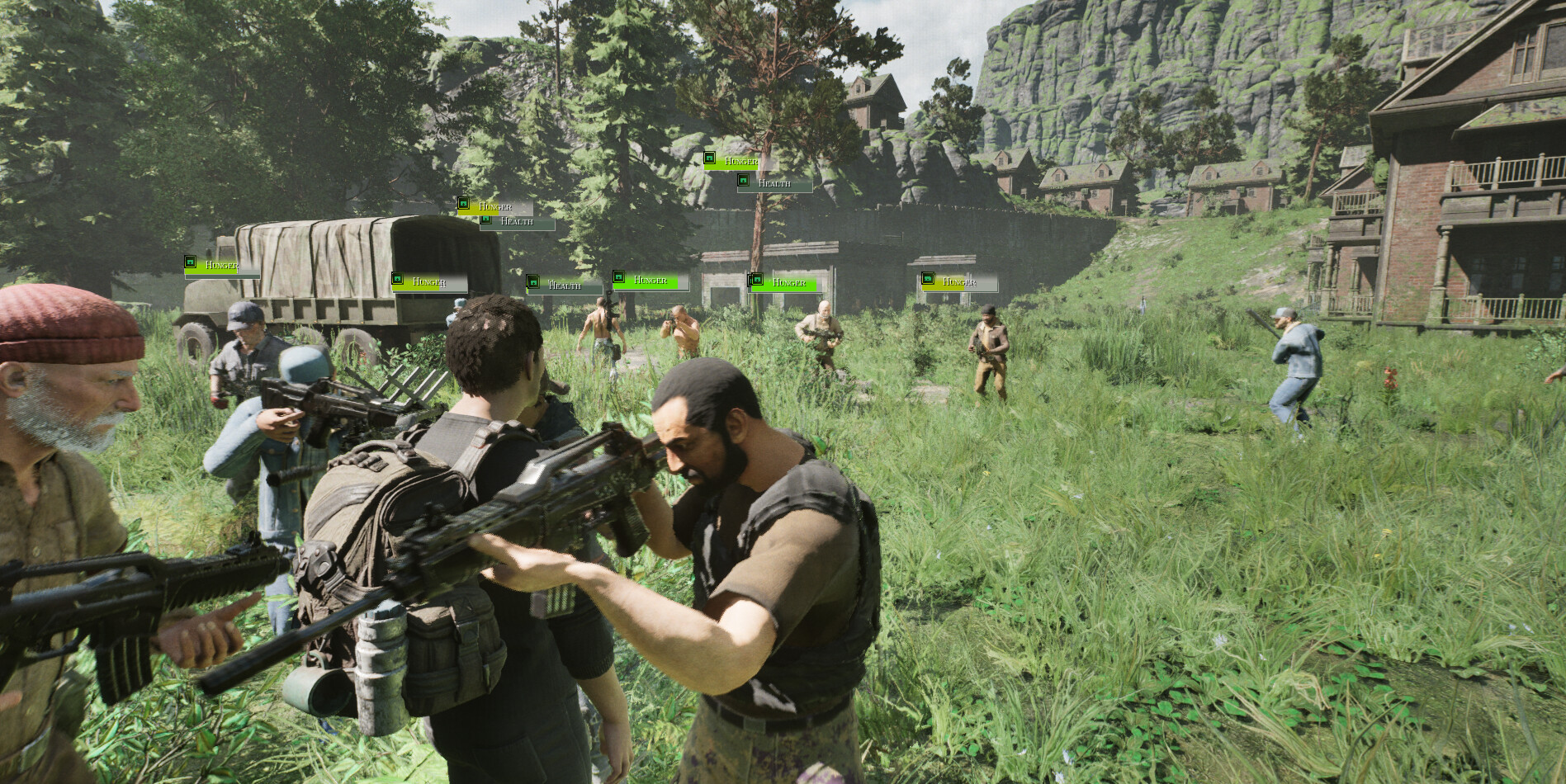Click the health icon below the yellow Hunger bar

click(485, 220)
